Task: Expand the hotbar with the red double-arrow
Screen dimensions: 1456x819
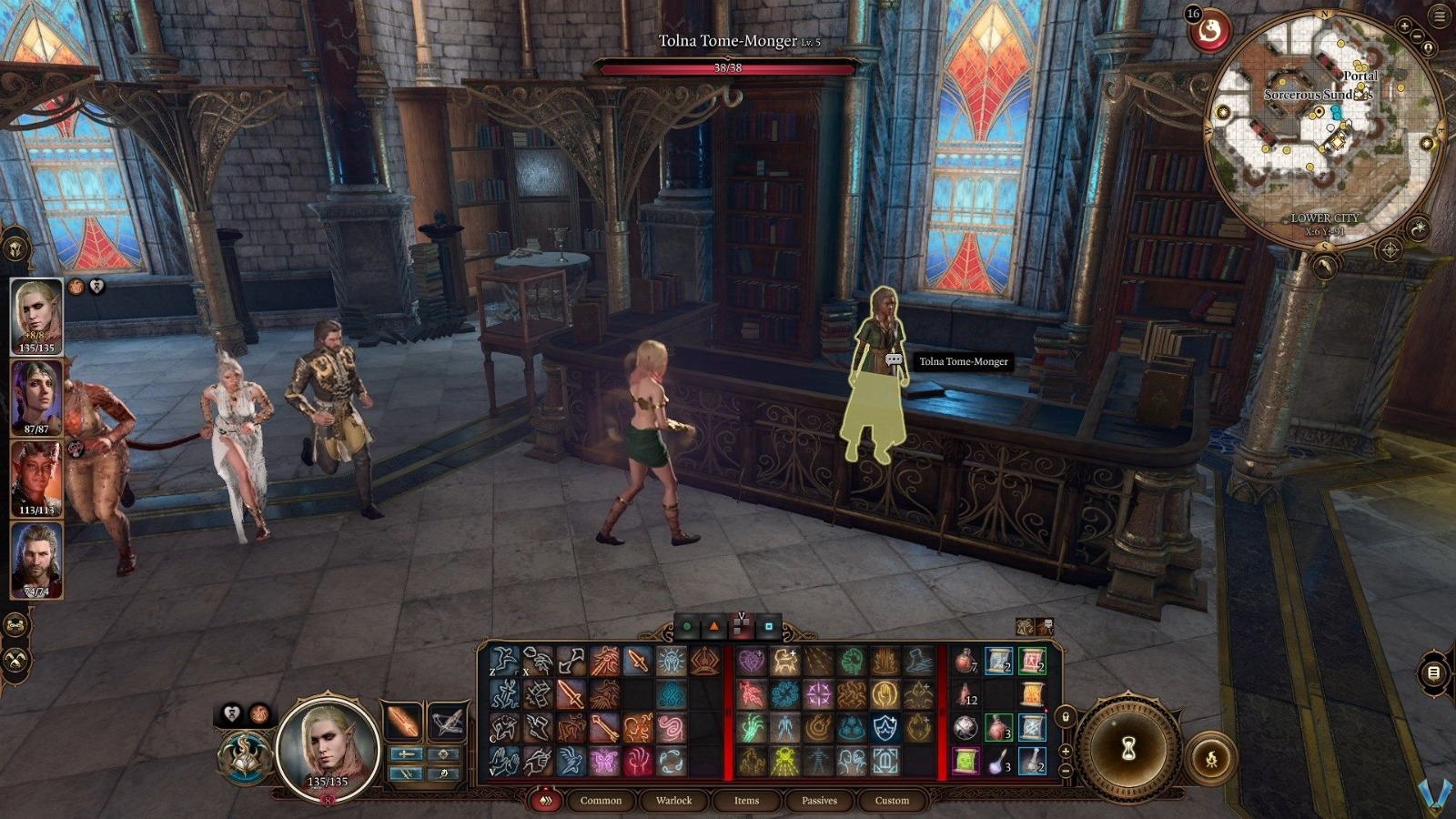Action: 545,800
